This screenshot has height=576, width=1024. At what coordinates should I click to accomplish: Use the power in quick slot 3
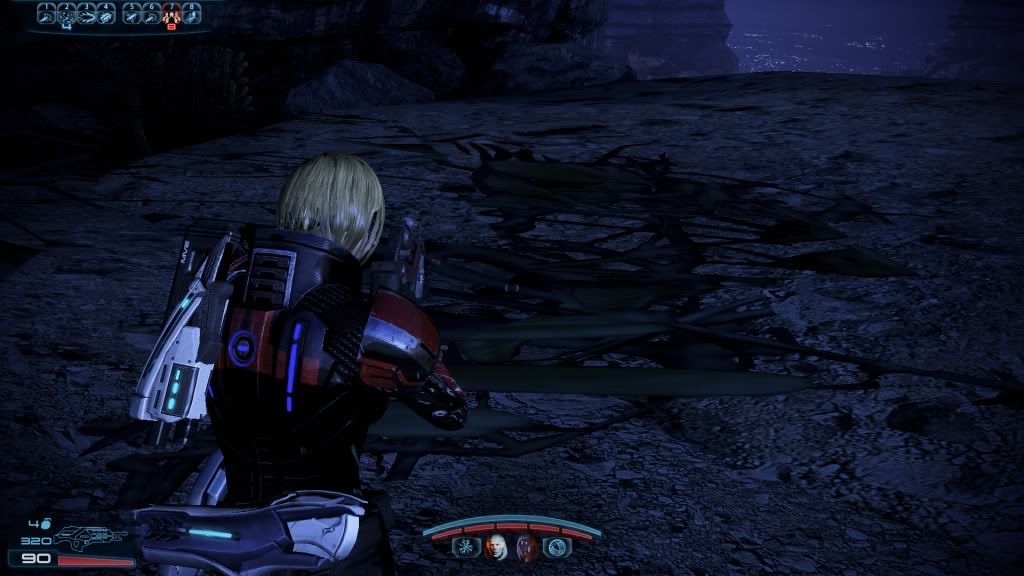click(x=87, y=14)
